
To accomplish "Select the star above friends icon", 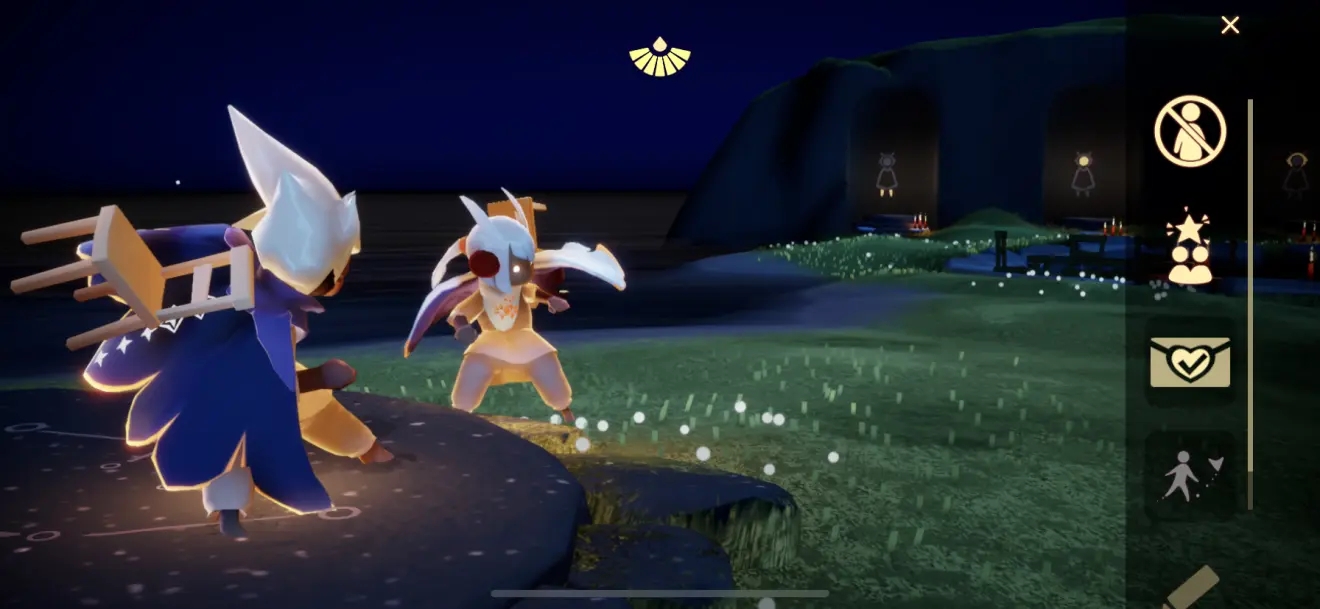I will [1190, 248].
